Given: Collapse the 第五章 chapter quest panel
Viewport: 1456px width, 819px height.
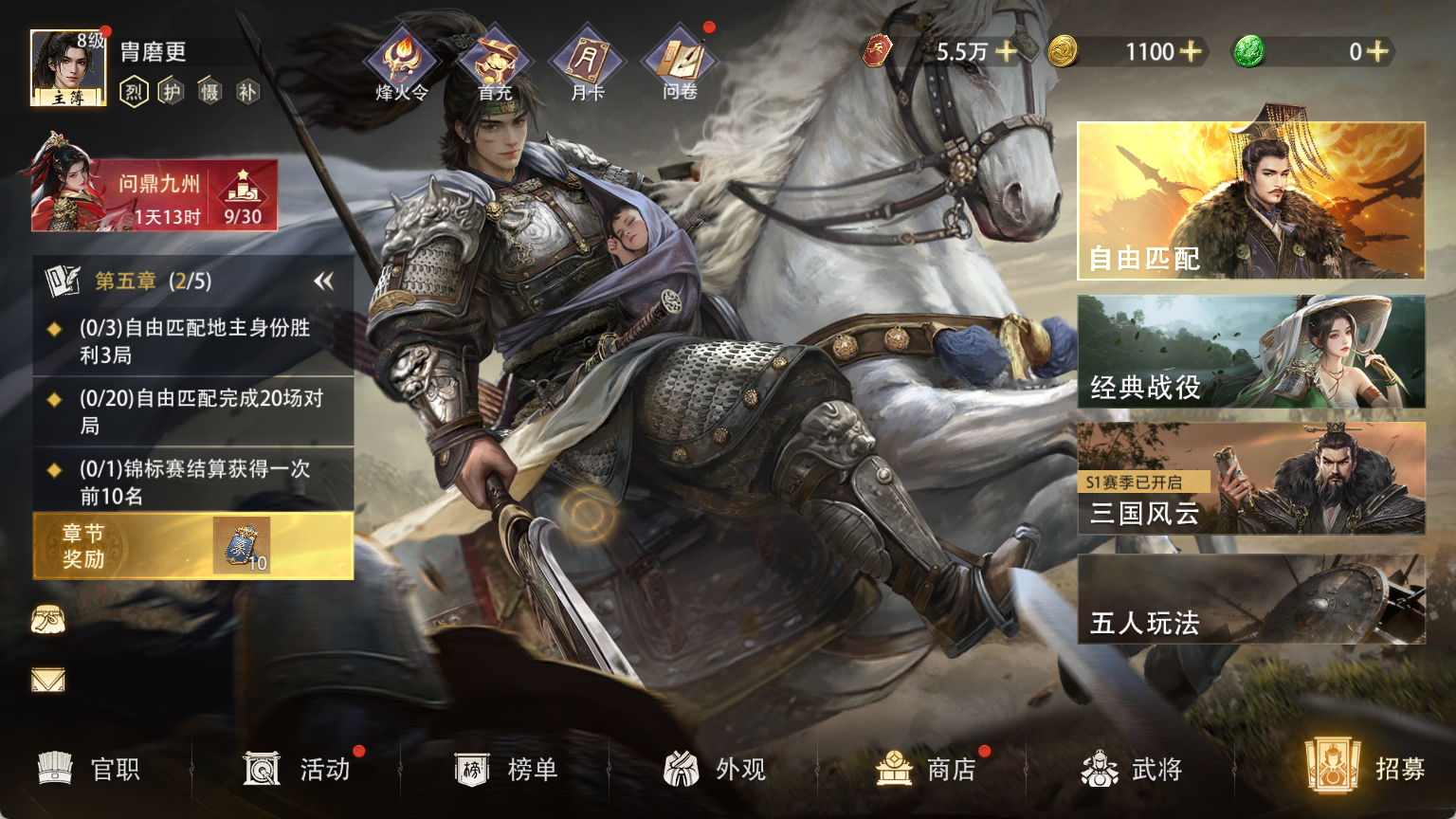Looking at the screenshot, I should pyautogui.click(x=324, y=282).
